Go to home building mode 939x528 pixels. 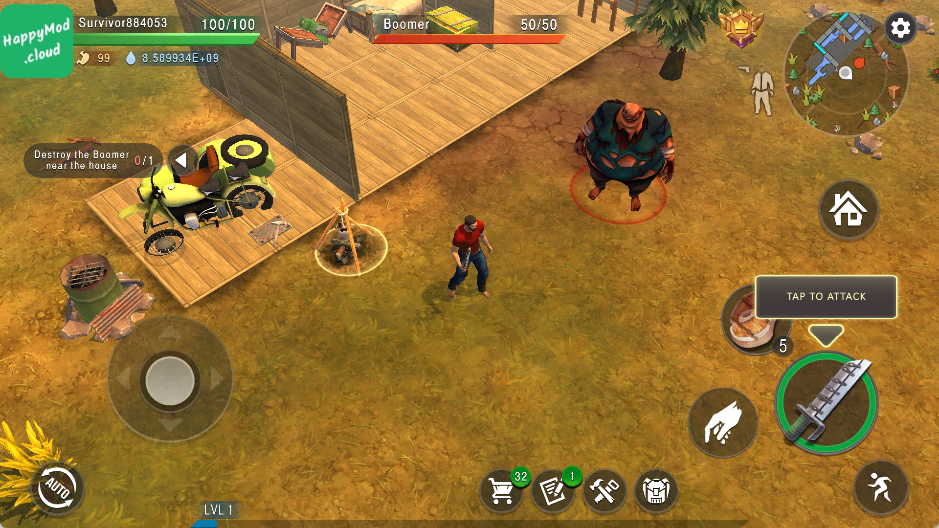[848, 210]
